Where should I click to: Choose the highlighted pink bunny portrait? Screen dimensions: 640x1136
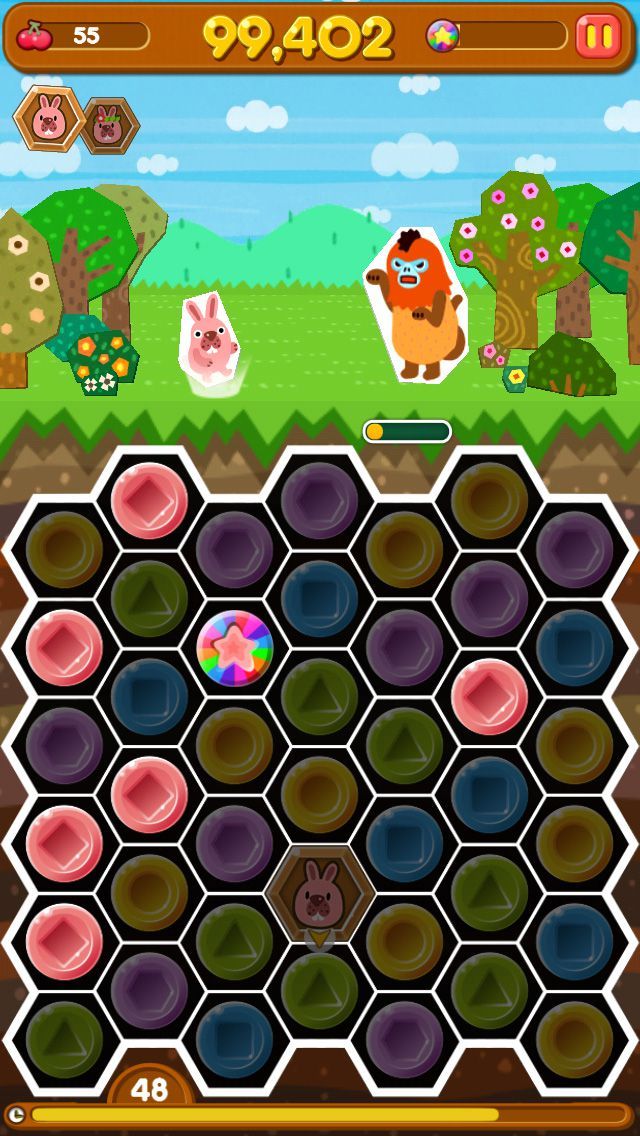(47, 119)
